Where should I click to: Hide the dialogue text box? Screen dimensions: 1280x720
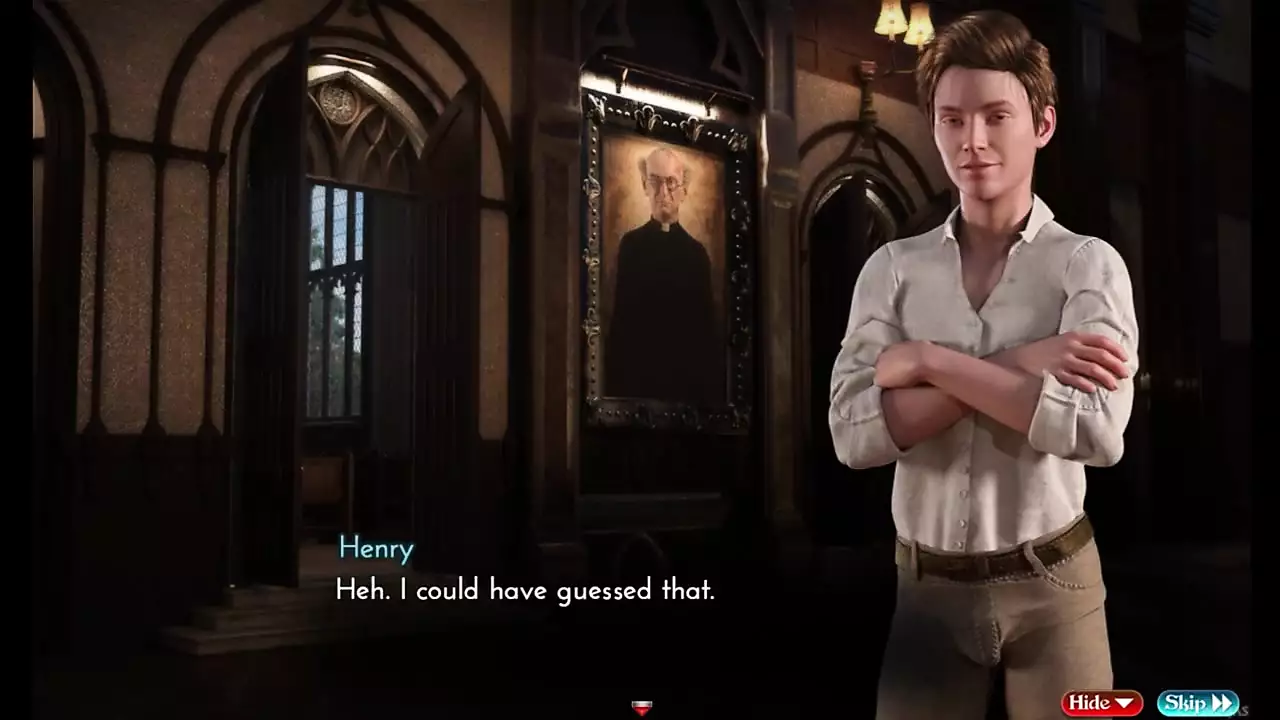coord(1101,703)
